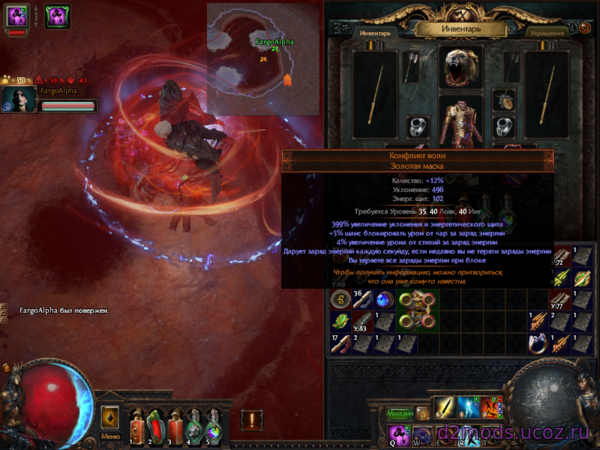The width and height of the screenshot is (600, 450).
Task: Select the silver ring in bottom inventory row
Action: pos(538,343)
